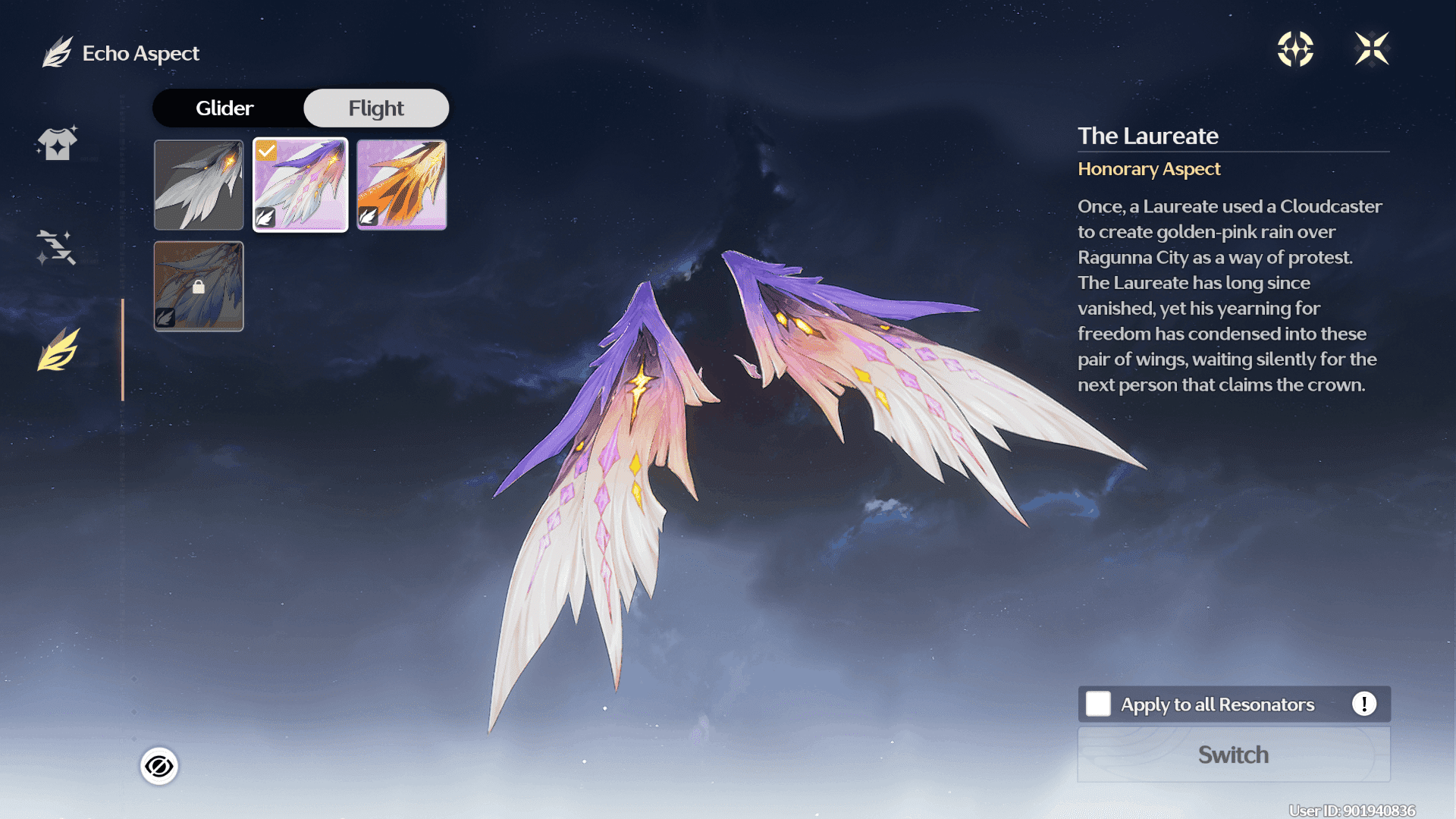Select the purple-pink Laureate wings thumbnail

point(300,185)
